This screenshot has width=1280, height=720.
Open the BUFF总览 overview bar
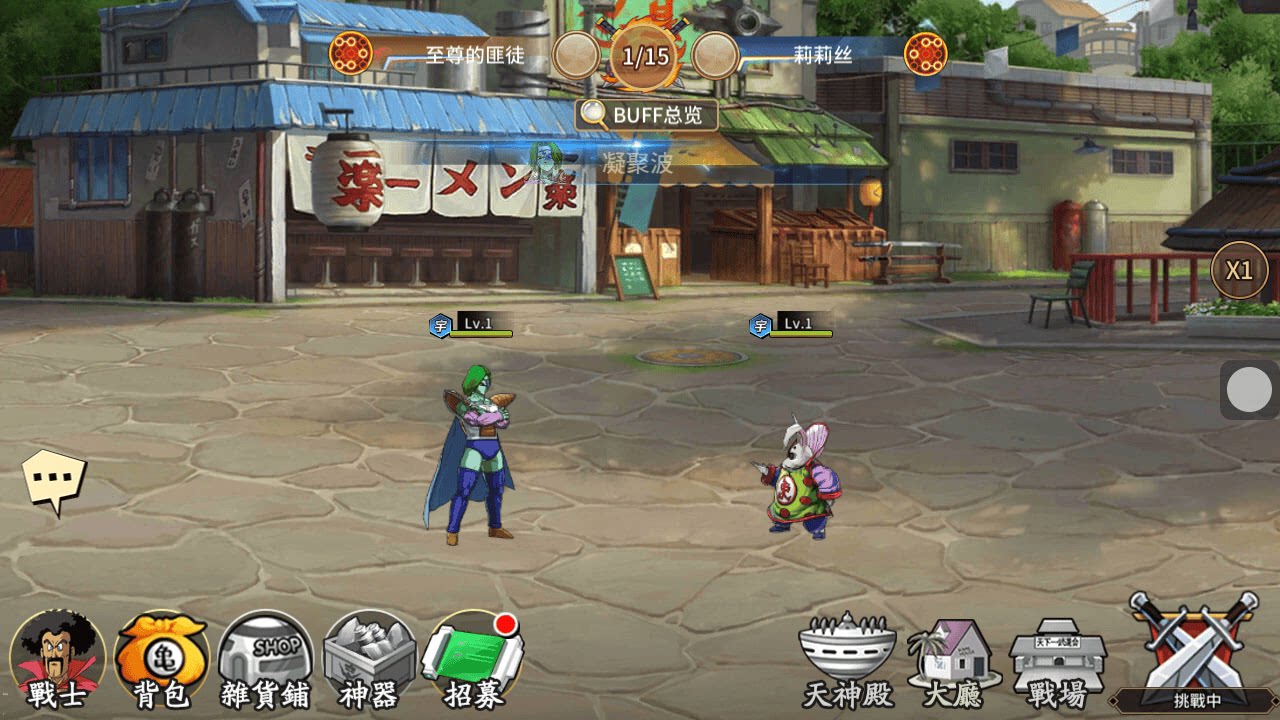point(643,116)
